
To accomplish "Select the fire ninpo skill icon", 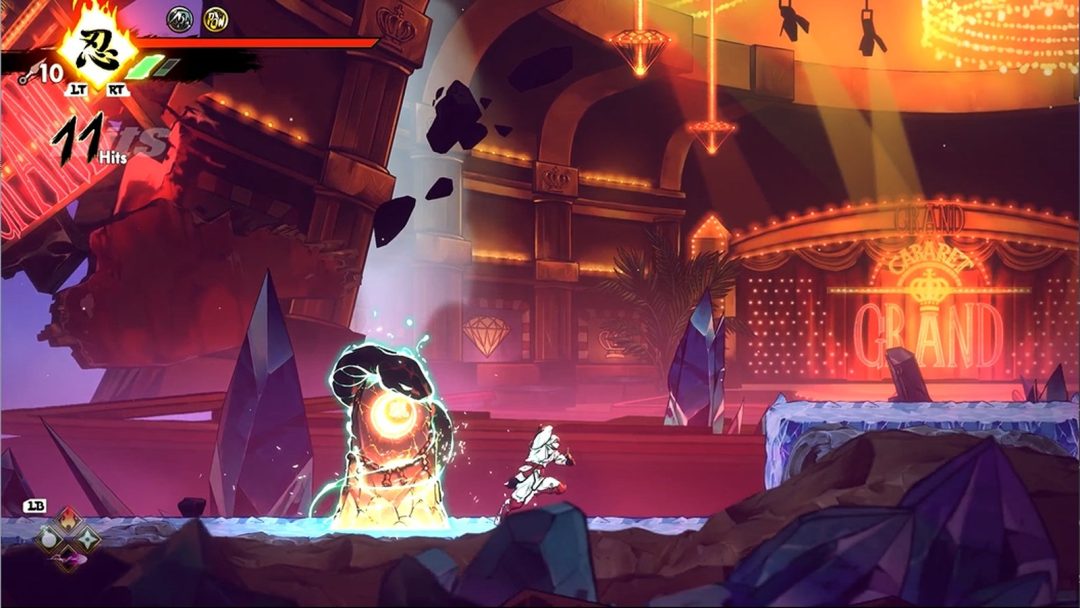I will pos(68,521).
